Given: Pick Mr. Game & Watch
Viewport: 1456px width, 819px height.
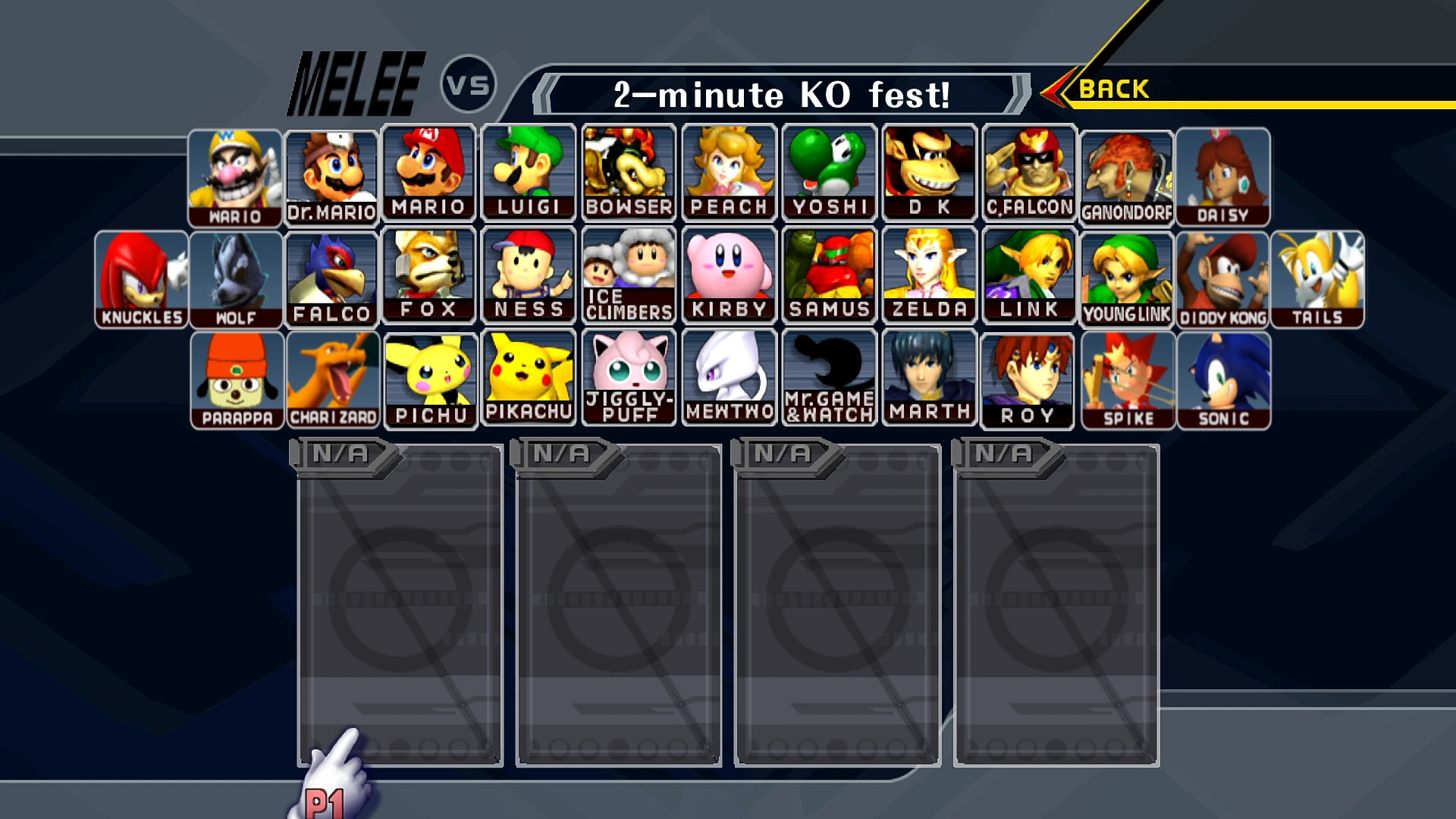Looking at the screenshot, I should tap(828, 377).
